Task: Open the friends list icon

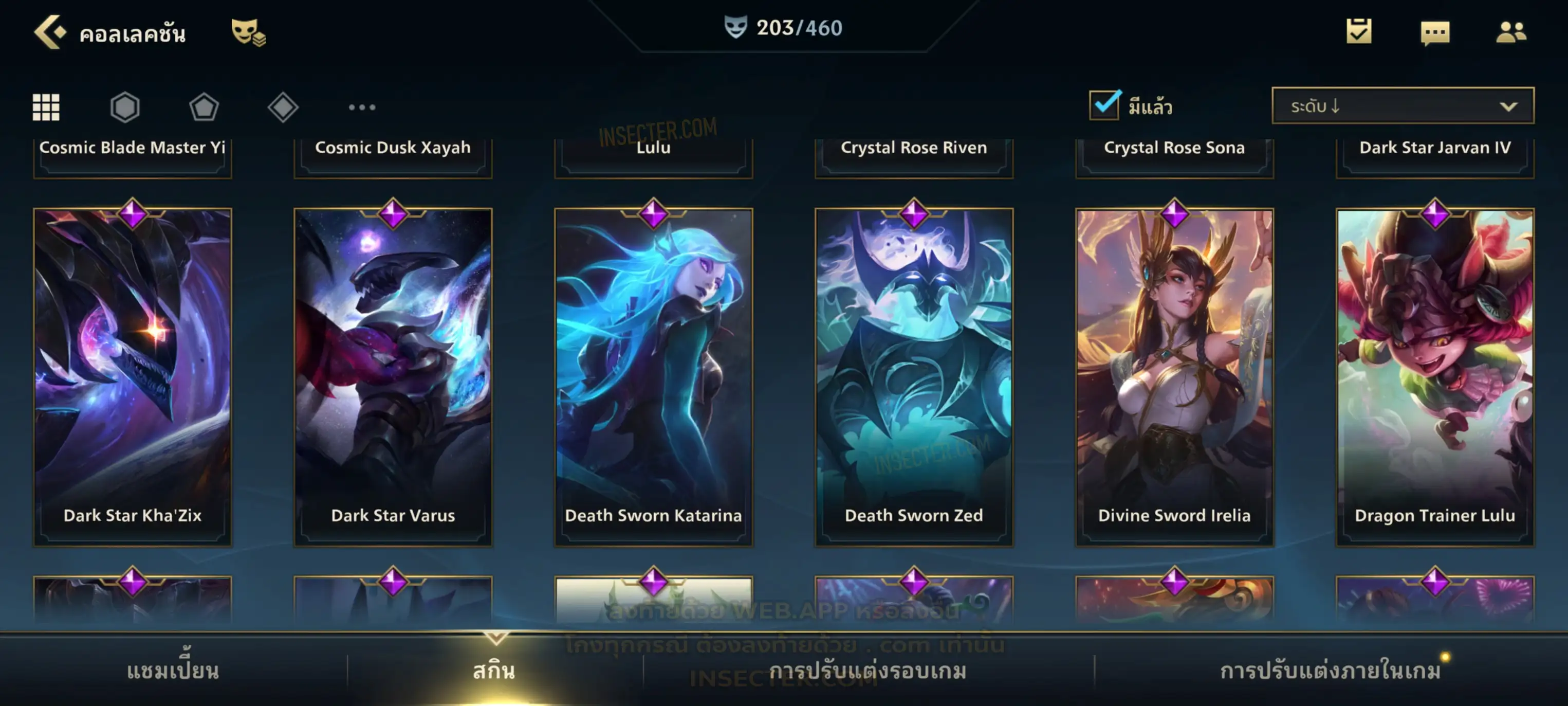Action: [1511, 32]
